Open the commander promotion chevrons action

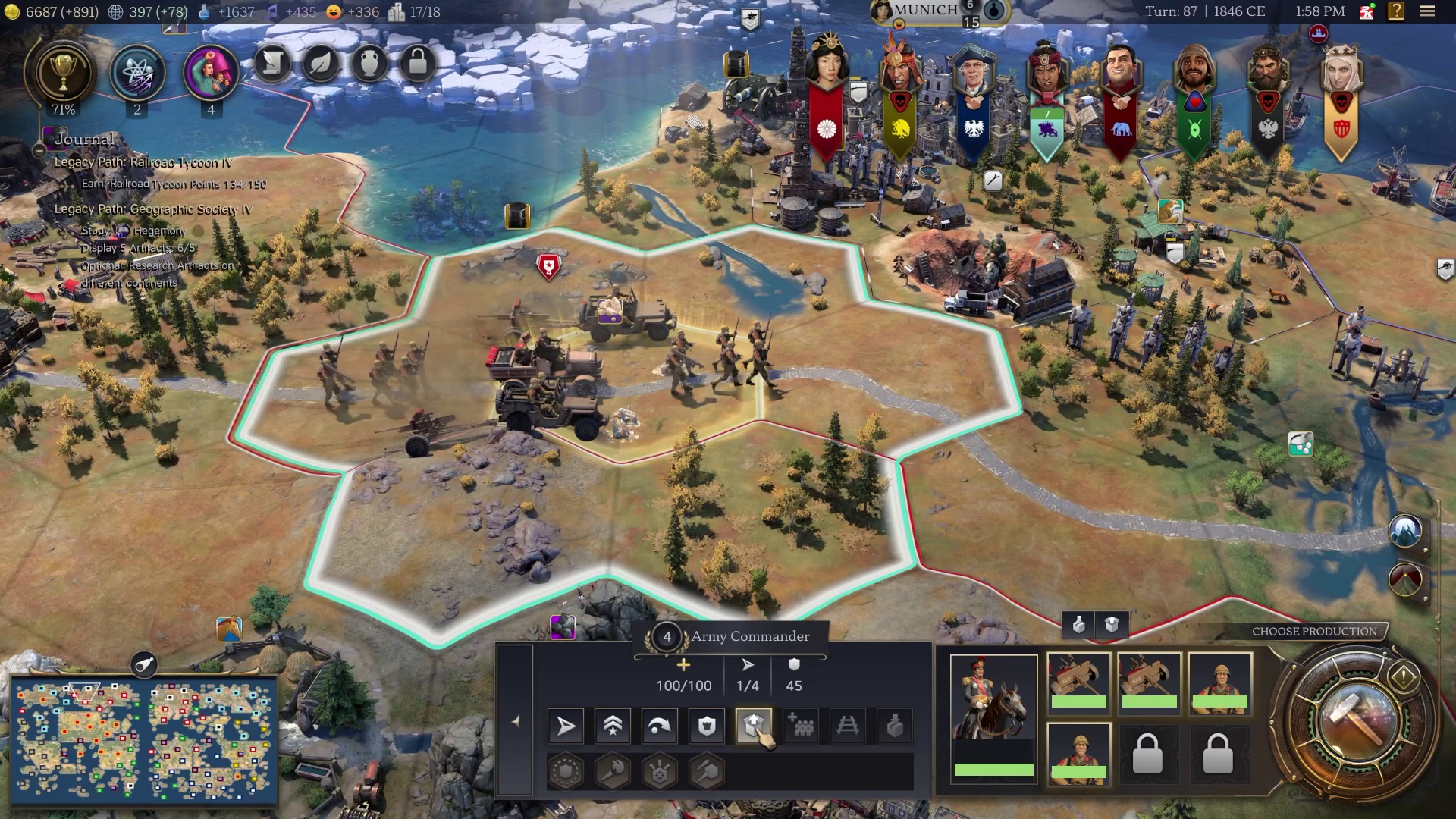(x=613, y=726)
